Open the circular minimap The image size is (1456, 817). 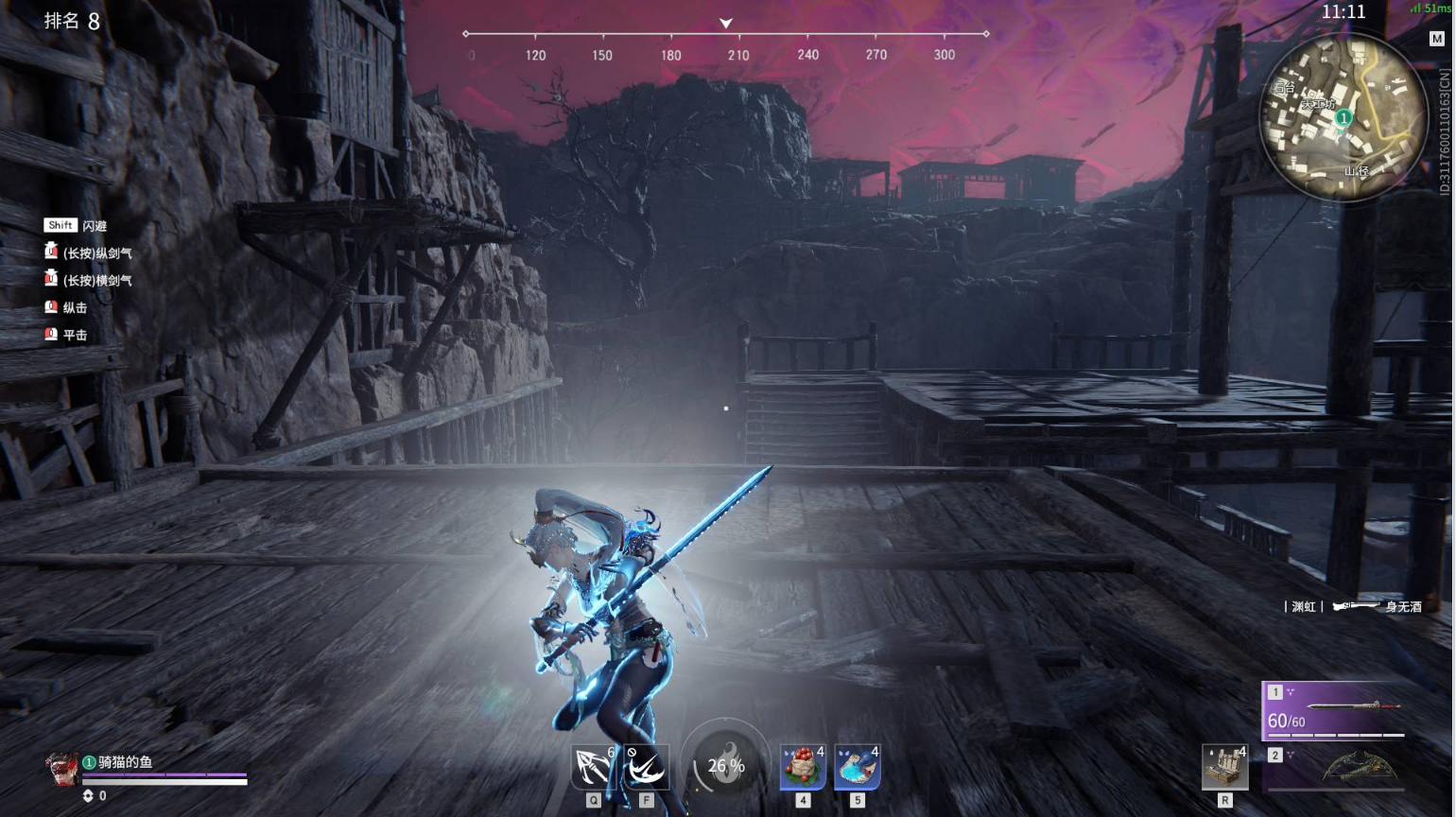(x=1343, y=117)
